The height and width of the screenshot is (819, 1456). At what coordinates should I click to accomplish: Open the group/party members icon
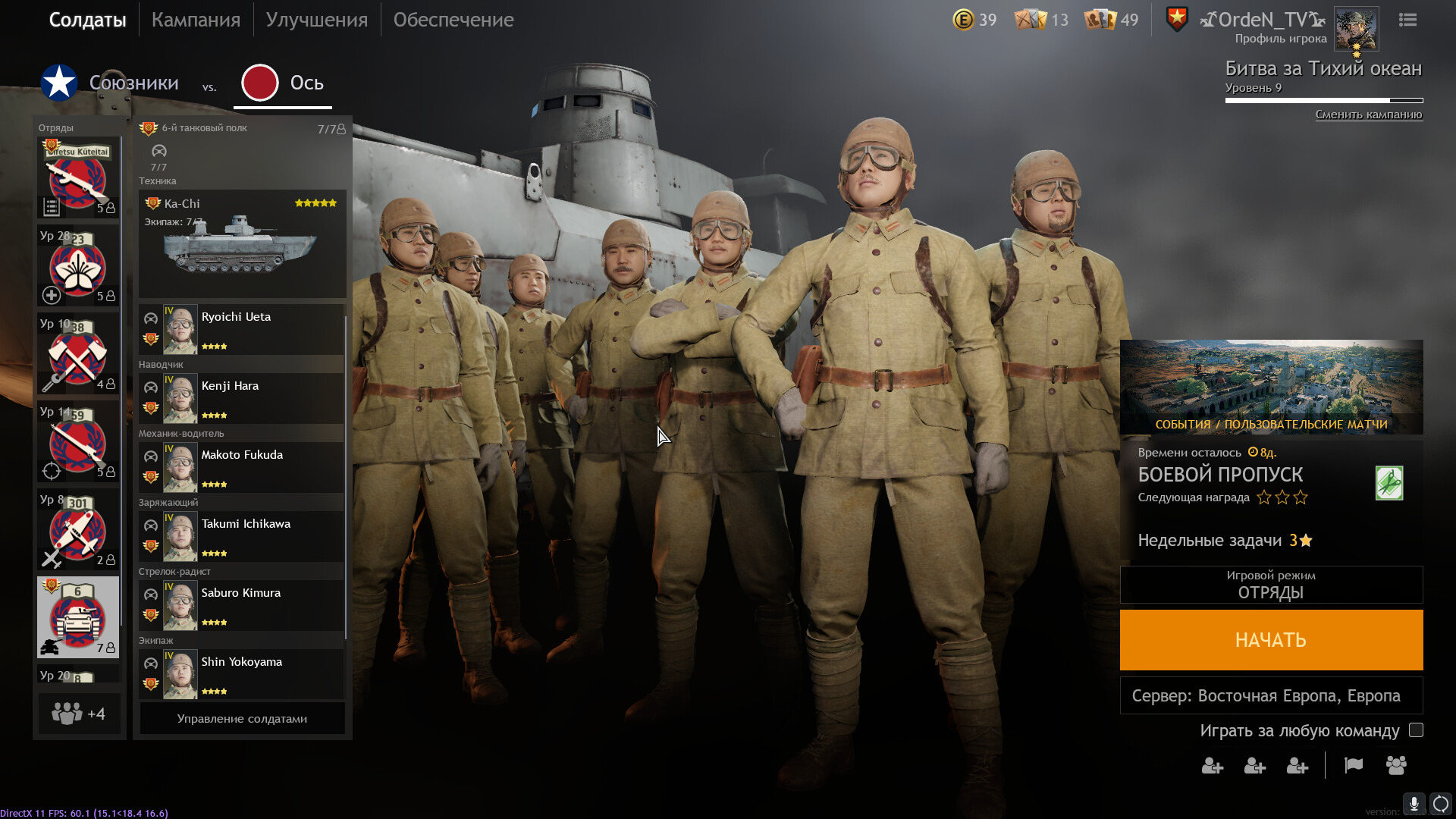coord(1398,766)
